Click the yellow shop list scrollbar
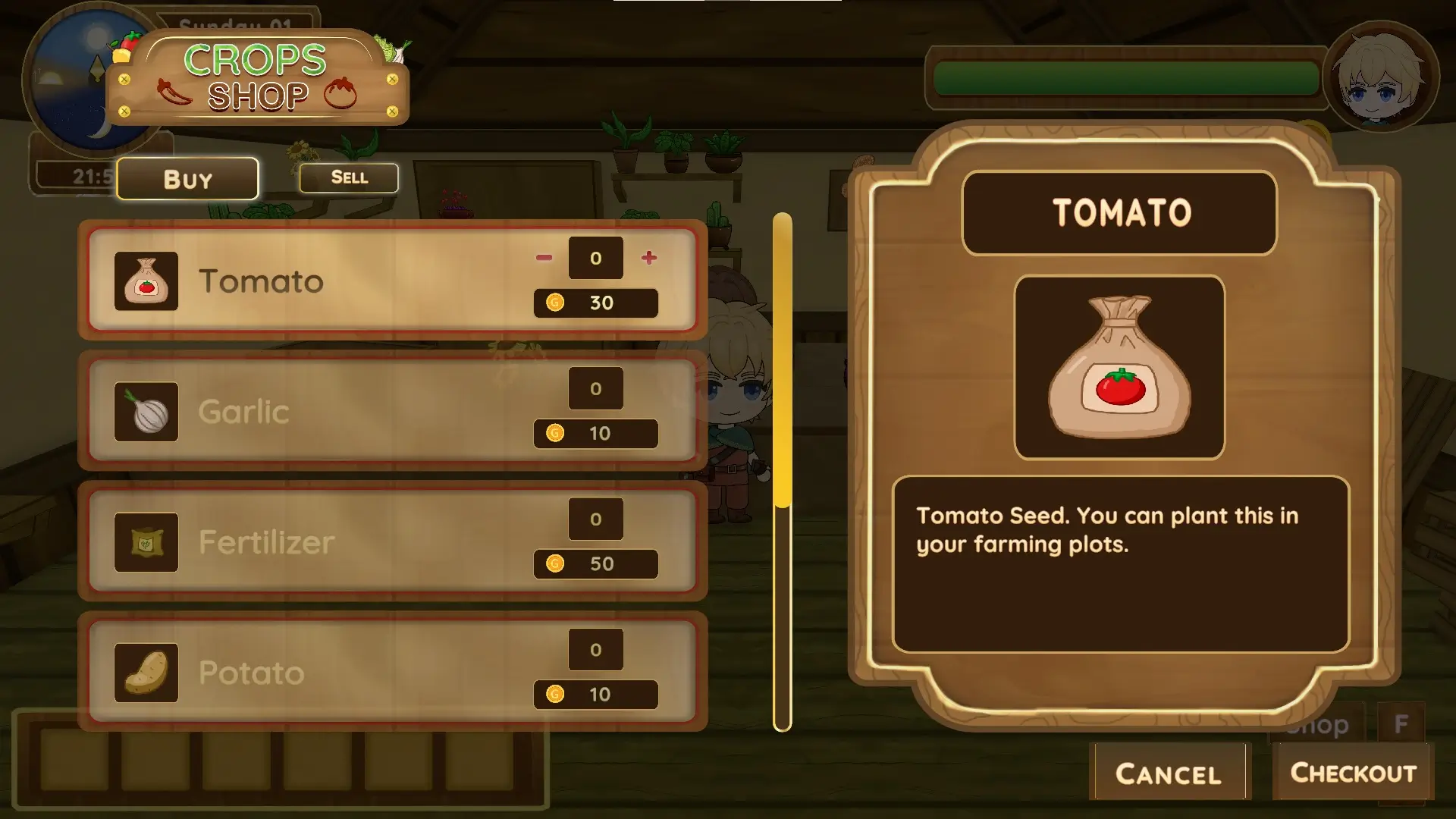The image size is (1456, 819). tap(783, 360)
